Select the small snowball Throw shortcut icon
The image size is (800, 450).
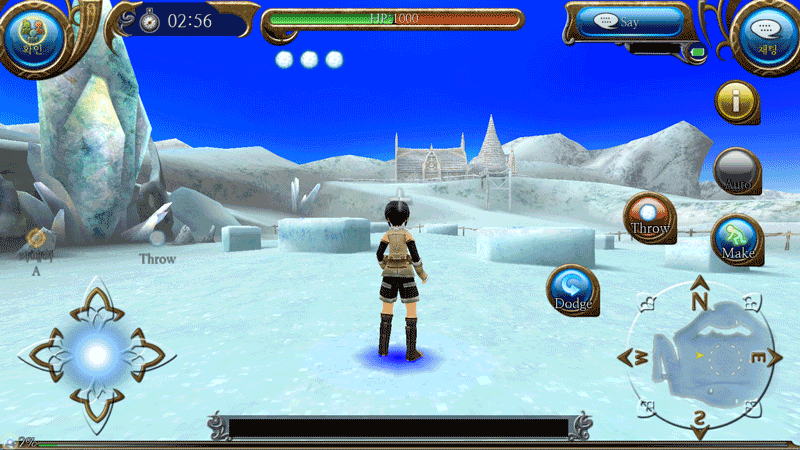157,239
